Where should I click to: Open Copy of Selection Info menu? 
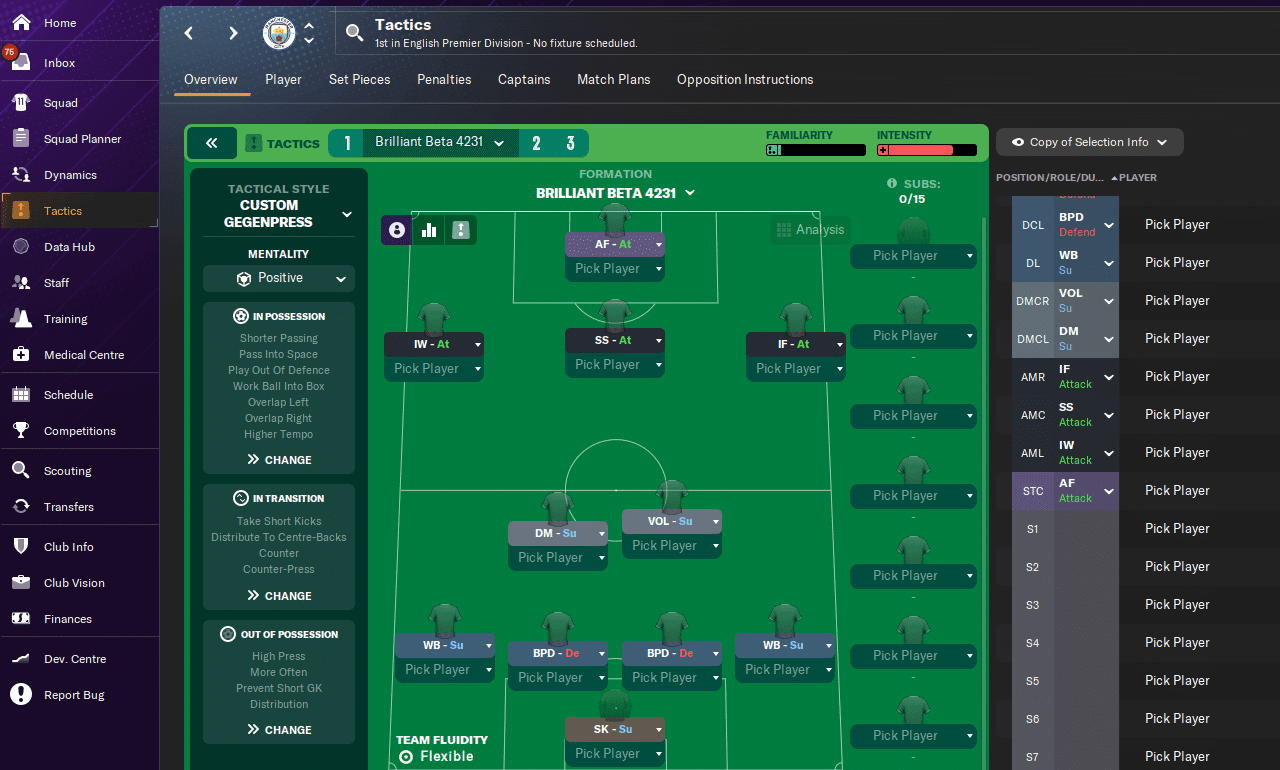tap(1089, 142)
